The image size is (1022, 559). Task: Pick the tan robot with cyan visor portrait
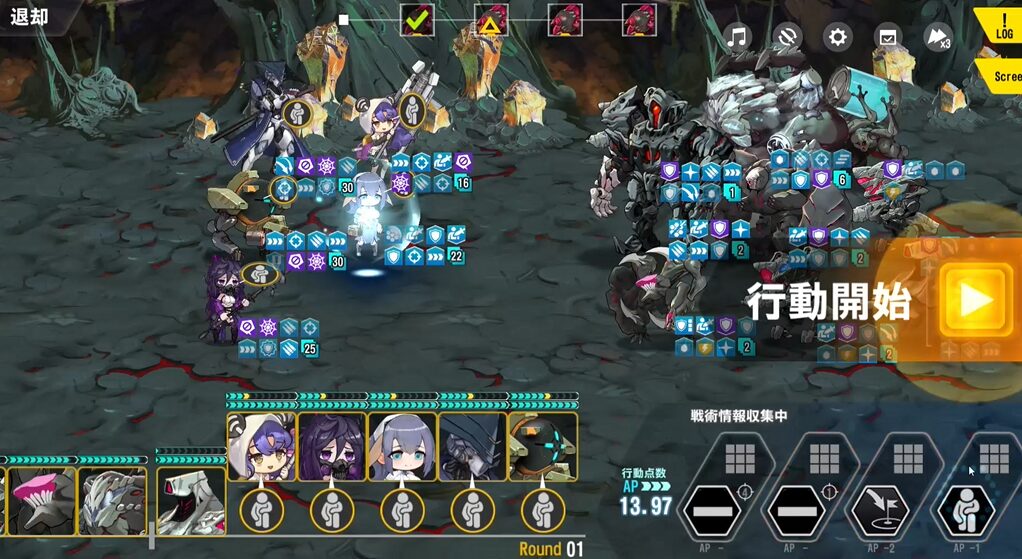pyautogui.click(x=543, y=448)
